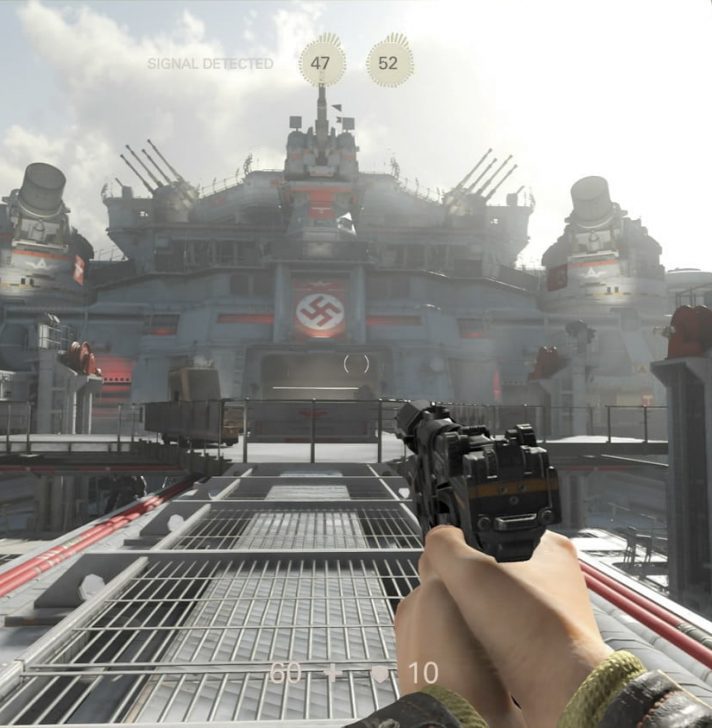Select the signal tracker showing 47
712x728 pixels.
[x=321, y=62]
